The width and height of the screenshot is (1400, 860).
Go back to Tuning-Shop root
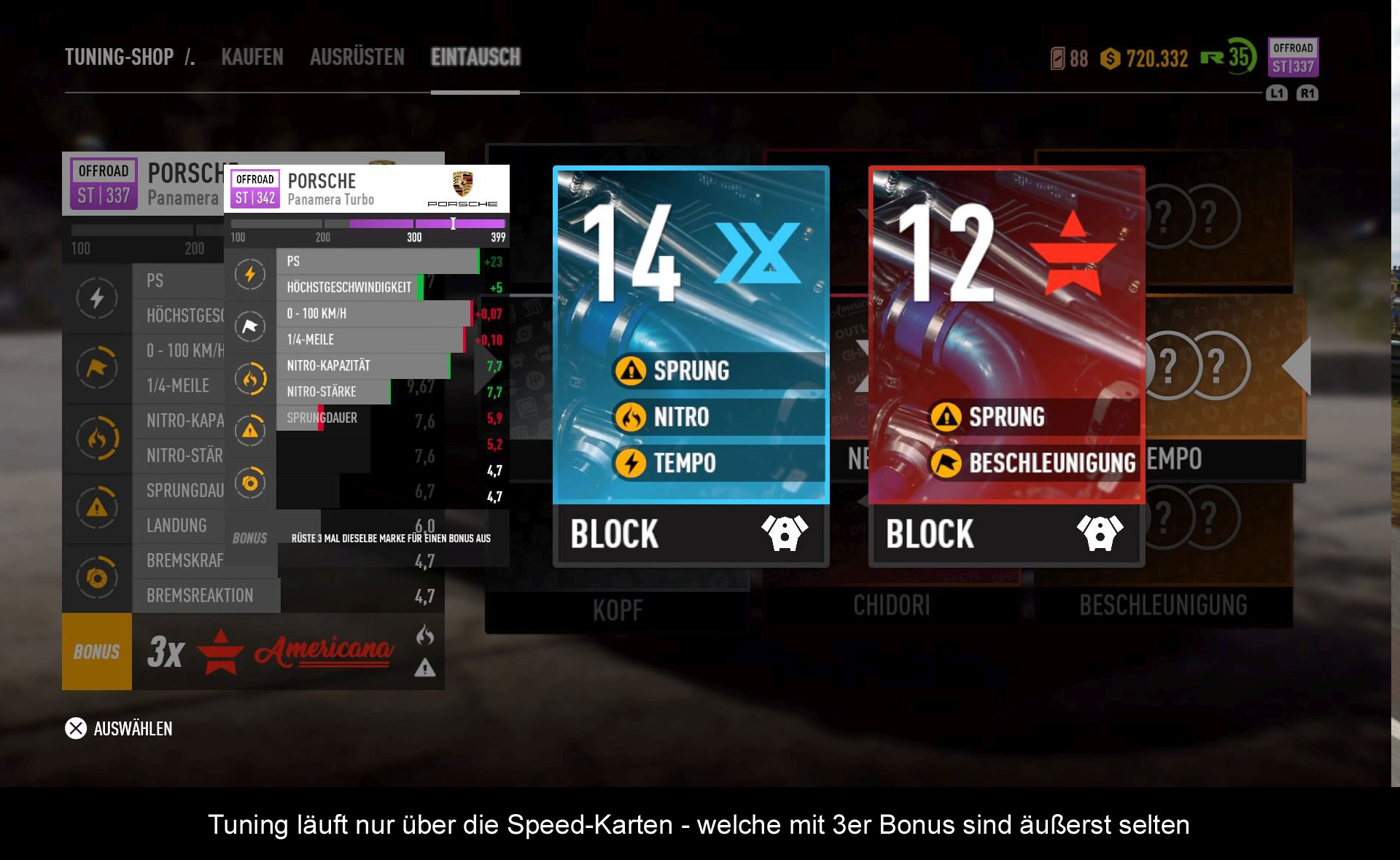[x=119, y=57]
